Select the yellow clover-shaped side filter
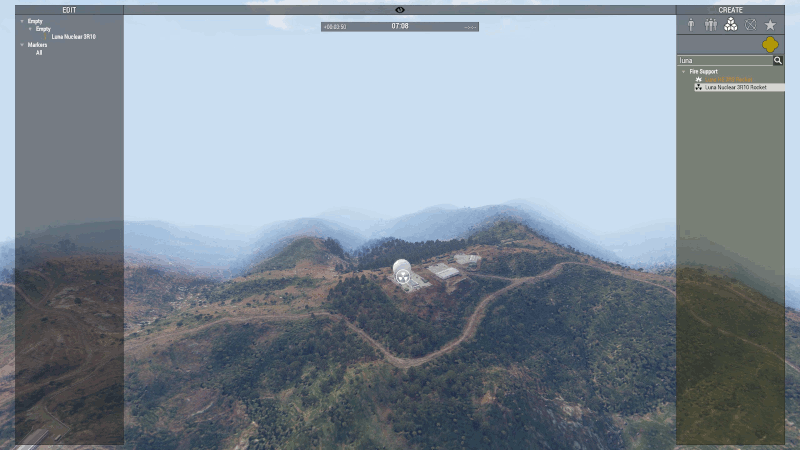The height and width of the screenshot is (450, 800). 771,45
